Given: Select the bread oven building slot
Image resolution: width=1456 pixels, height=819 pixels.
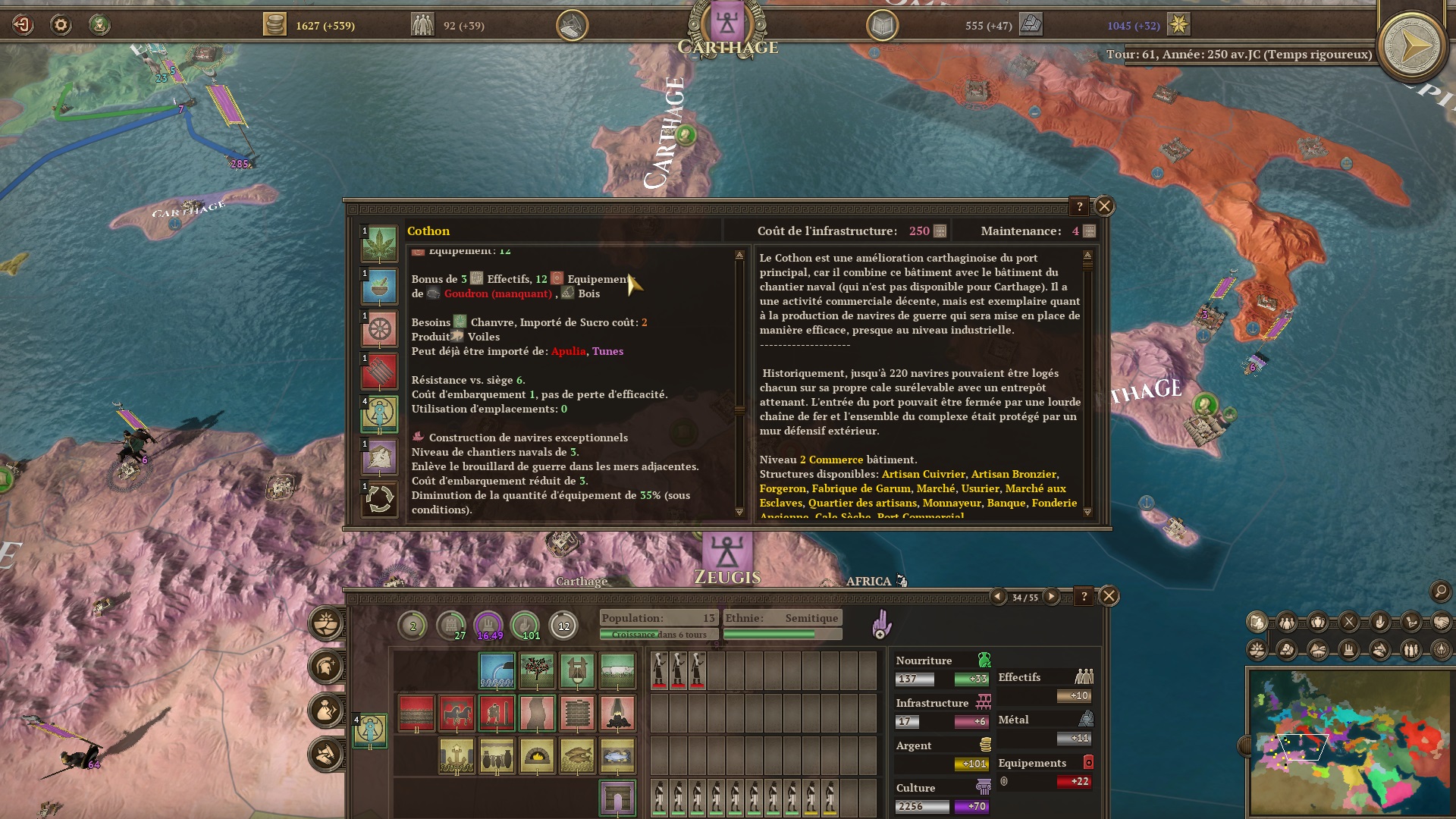Looking at the screenshot, I should [537, 756].
